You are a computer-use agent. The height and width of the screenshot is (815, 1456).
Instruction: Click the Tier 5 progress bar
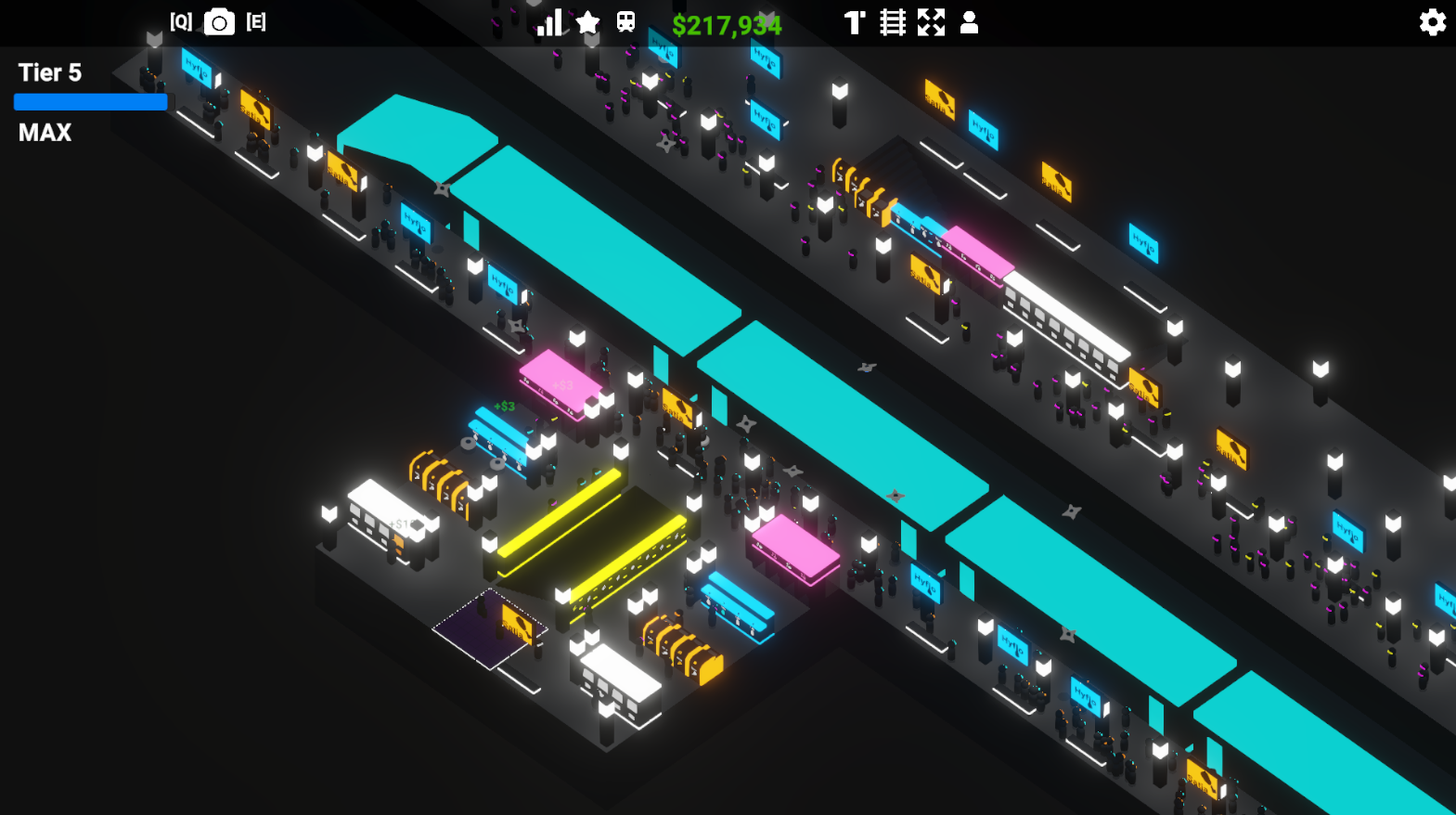[90, 101]
